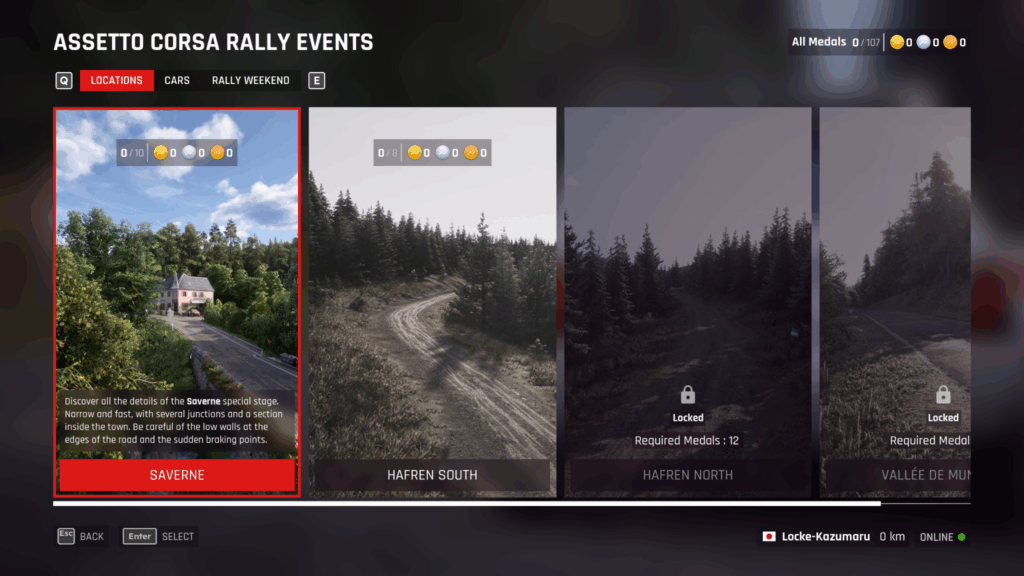The width and height of the screenshot is (1024, 576).
Task: Go back using the Back button
Action: [81, 536]
